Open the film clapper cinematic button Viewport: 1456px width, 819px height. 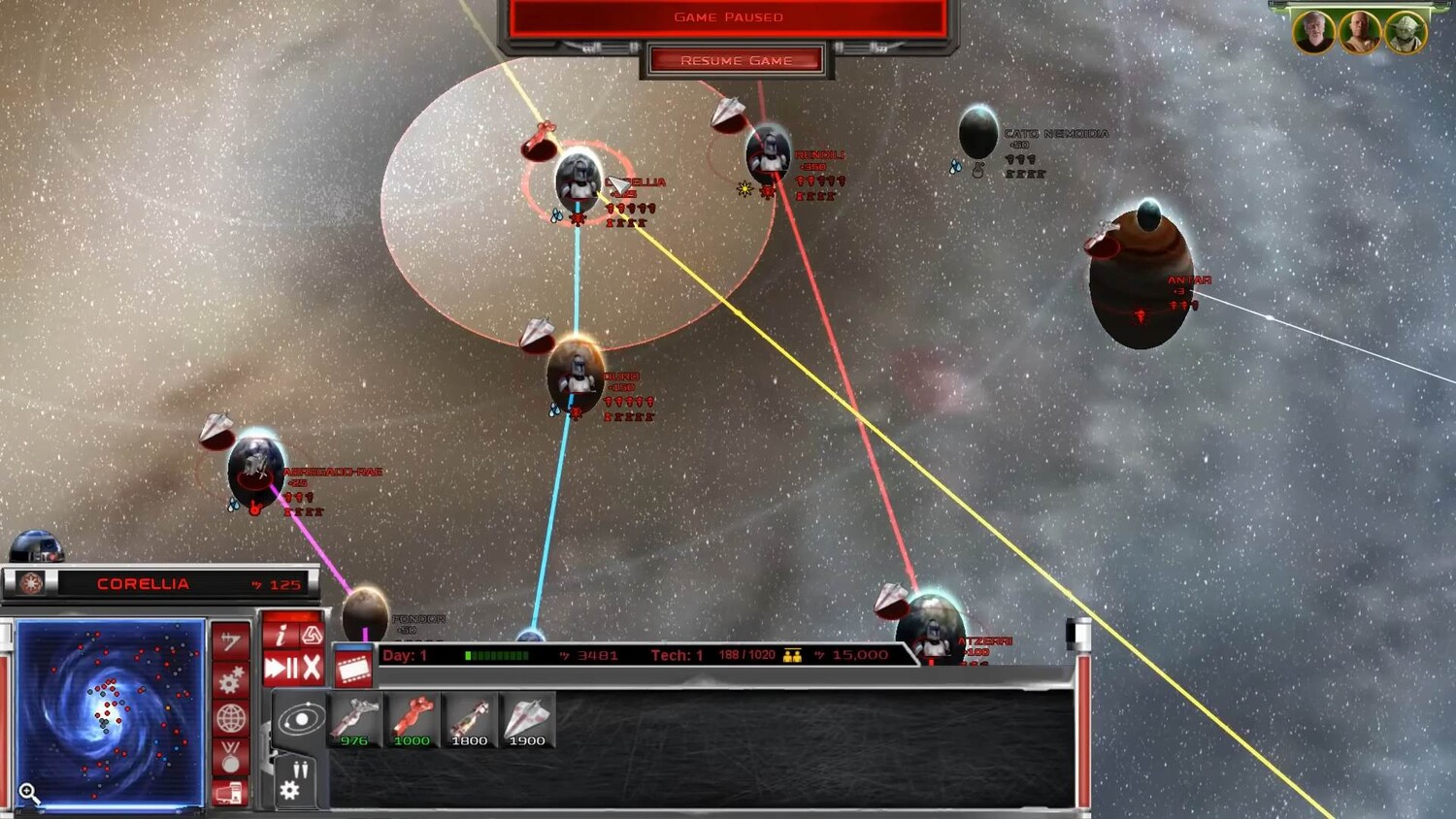coord(353,669)
